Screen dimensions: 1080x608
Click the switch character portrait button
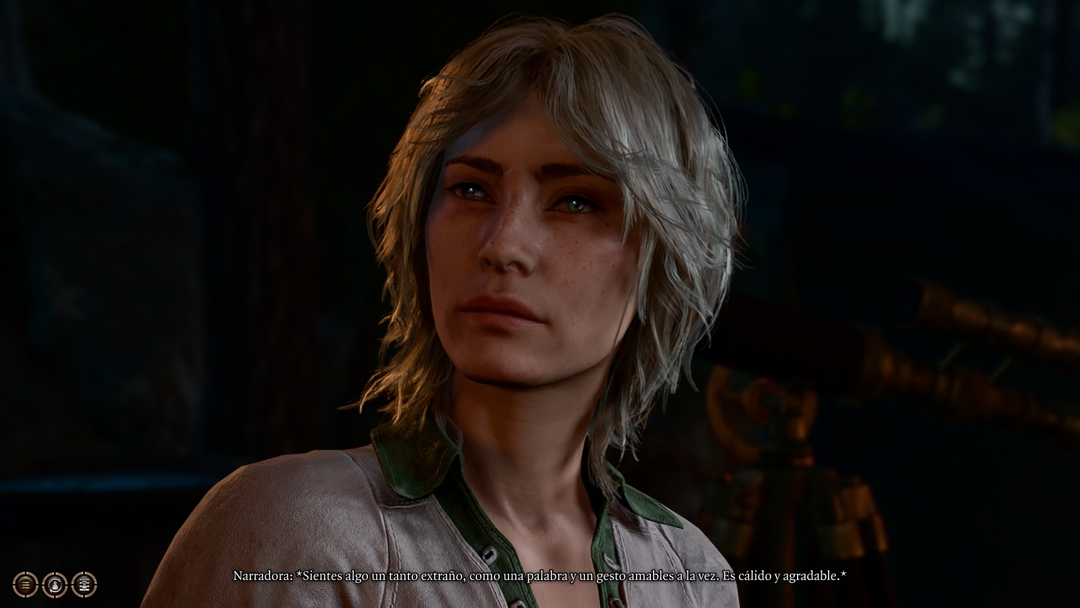point(54,584)
